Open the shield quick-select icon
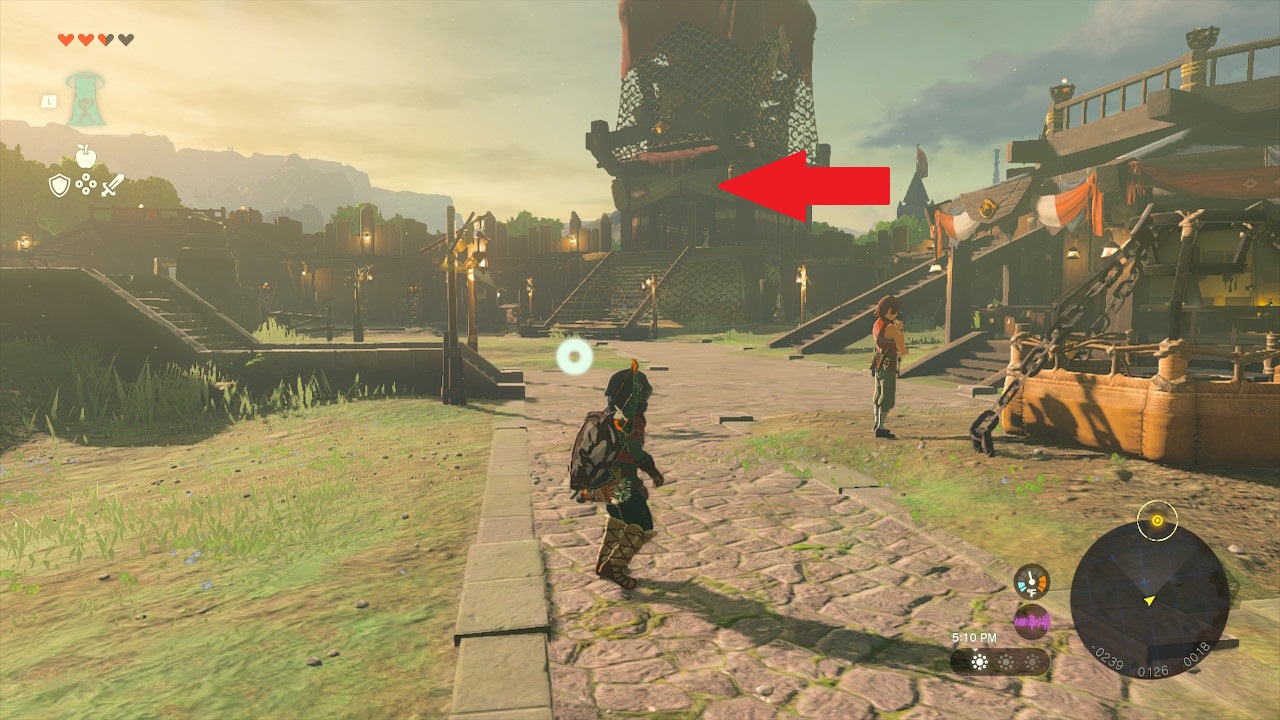The image size is (1280, 720). (60, 184)
